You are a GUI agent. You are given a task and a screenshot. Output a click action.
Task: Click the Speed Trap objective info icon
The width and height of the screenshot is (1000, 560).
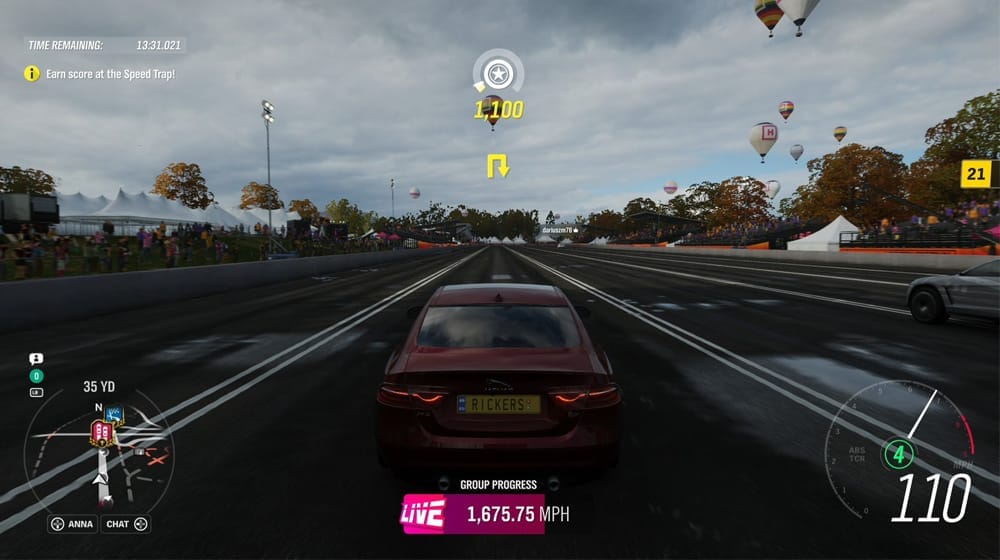point(32,73)
